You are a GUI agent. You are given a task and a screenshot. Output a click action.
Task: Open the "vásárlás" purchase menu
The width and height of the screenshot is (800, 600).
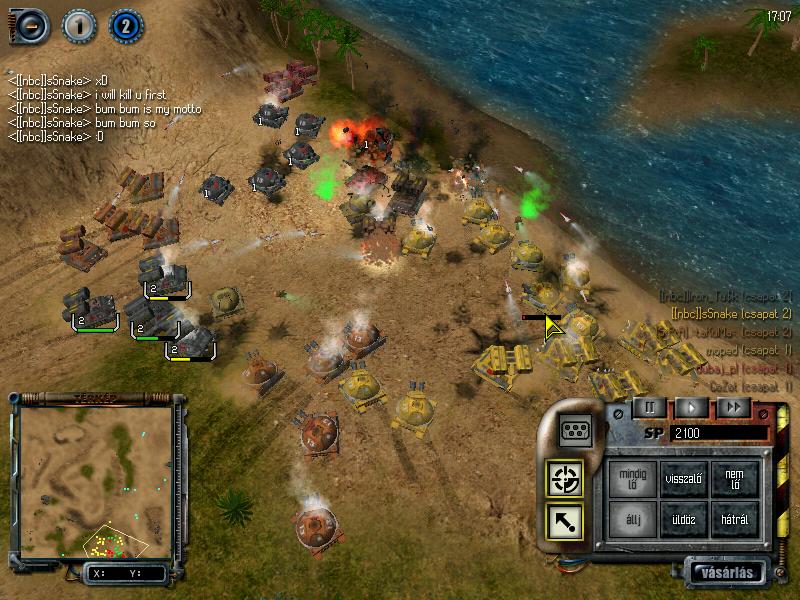point(727,573)
